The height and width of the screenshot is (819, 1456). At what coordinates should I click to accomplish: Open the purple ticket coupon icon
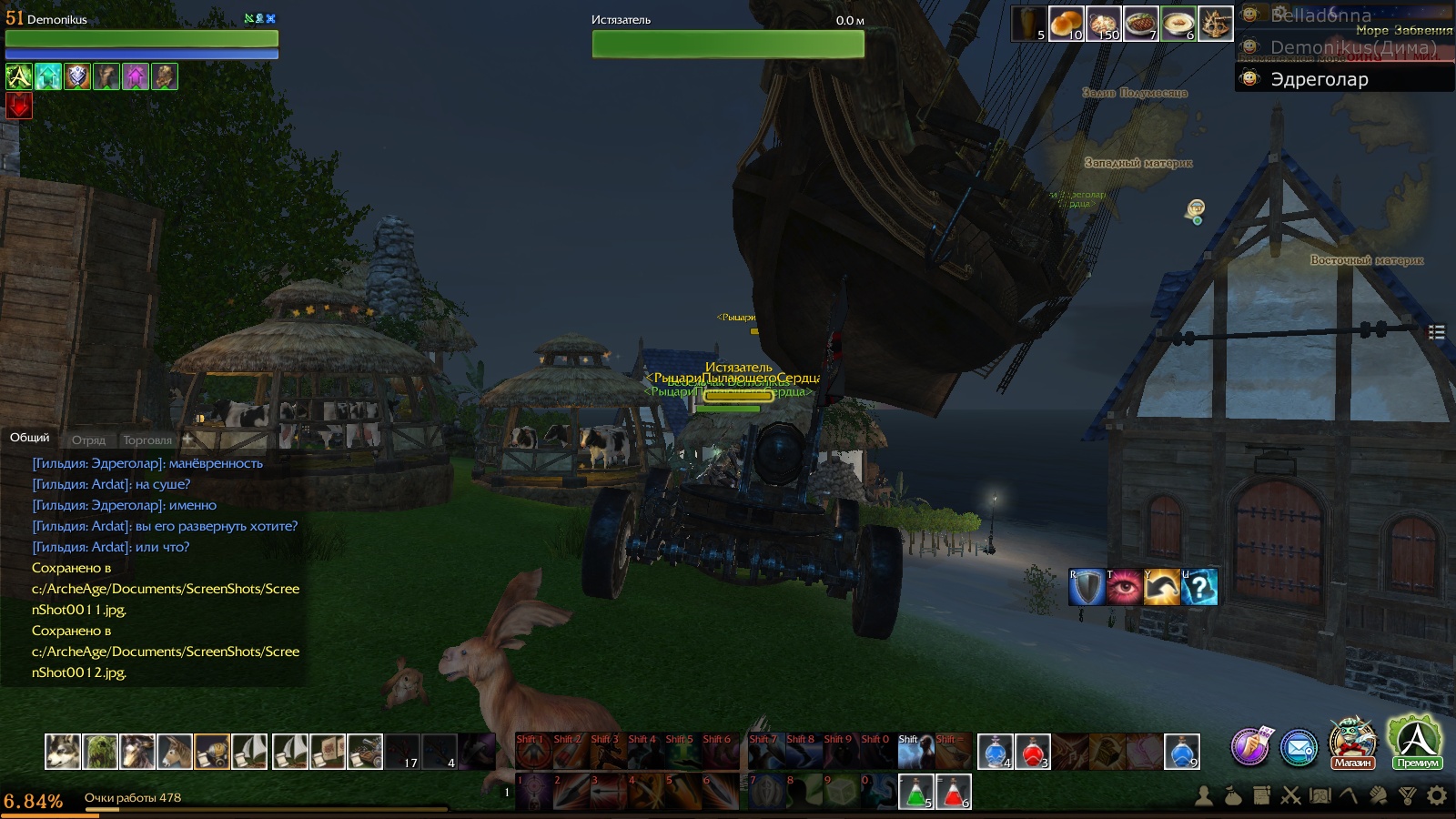click(x=1250, y=746)
